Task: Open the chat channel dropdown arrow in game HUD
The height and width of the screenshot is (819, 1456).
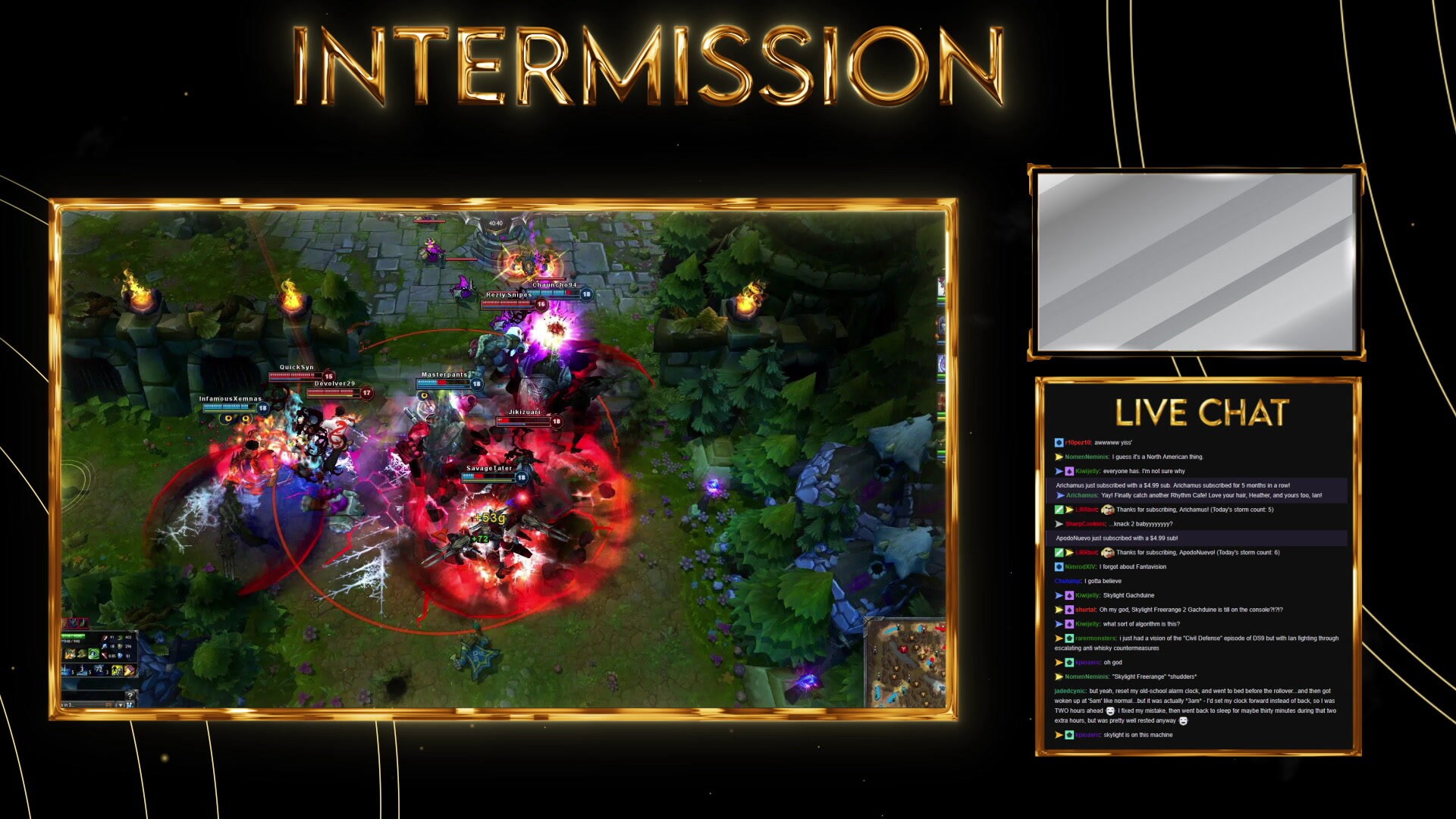Action: point(120,706)
